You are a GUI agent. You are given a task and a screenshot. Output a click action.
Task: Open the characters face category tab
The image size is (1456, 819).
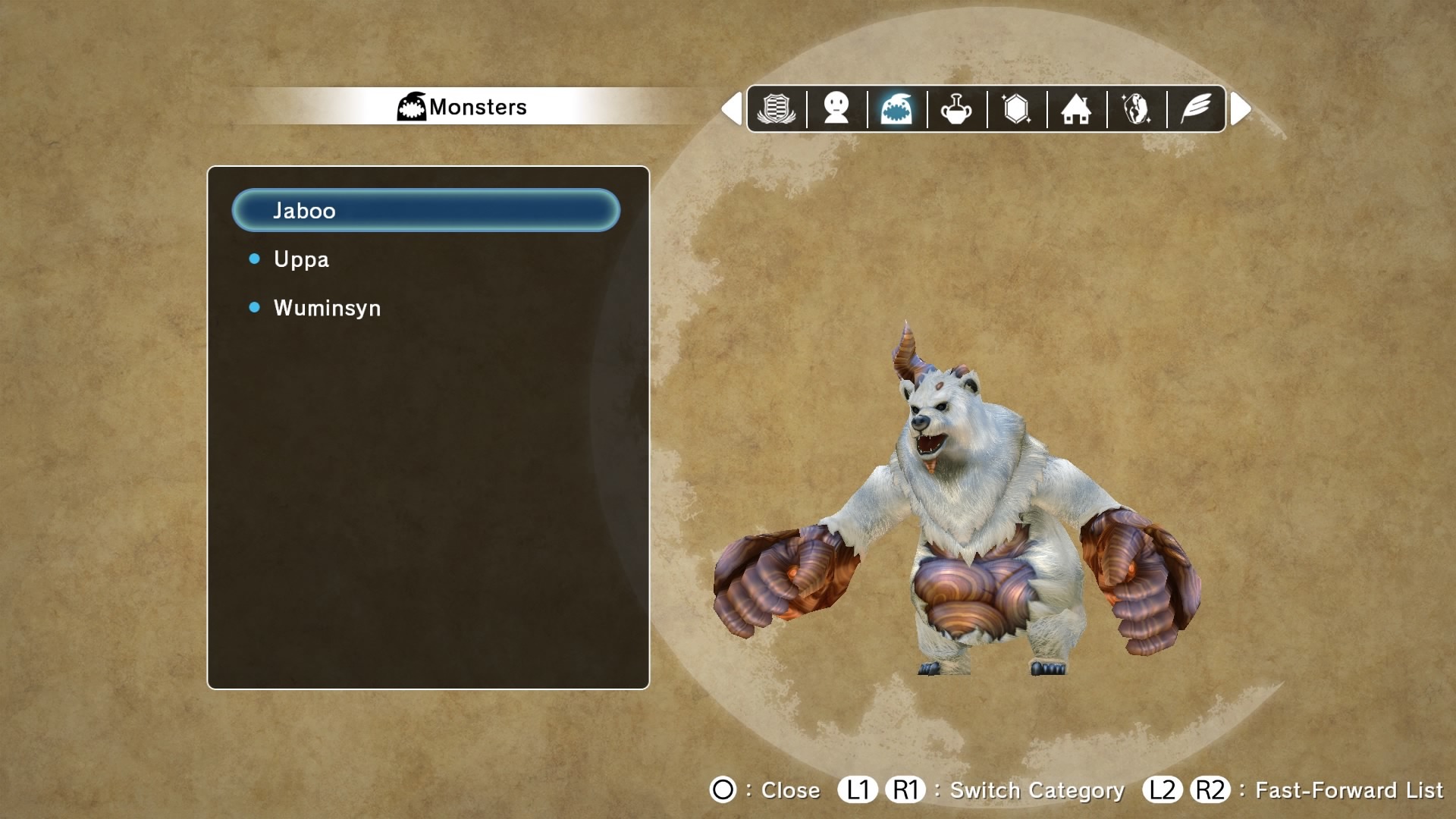836,109
